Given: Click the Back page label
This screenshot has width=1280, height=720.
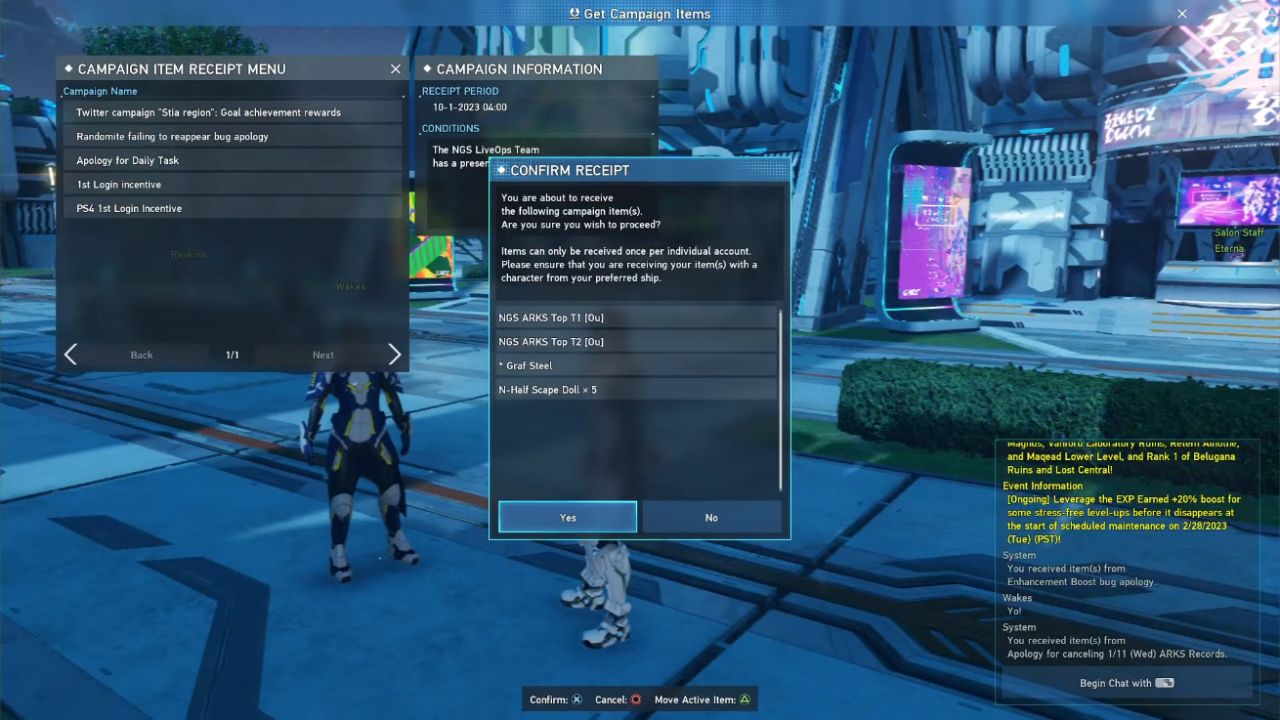Looking at the screenshot, I should (142, 355).
